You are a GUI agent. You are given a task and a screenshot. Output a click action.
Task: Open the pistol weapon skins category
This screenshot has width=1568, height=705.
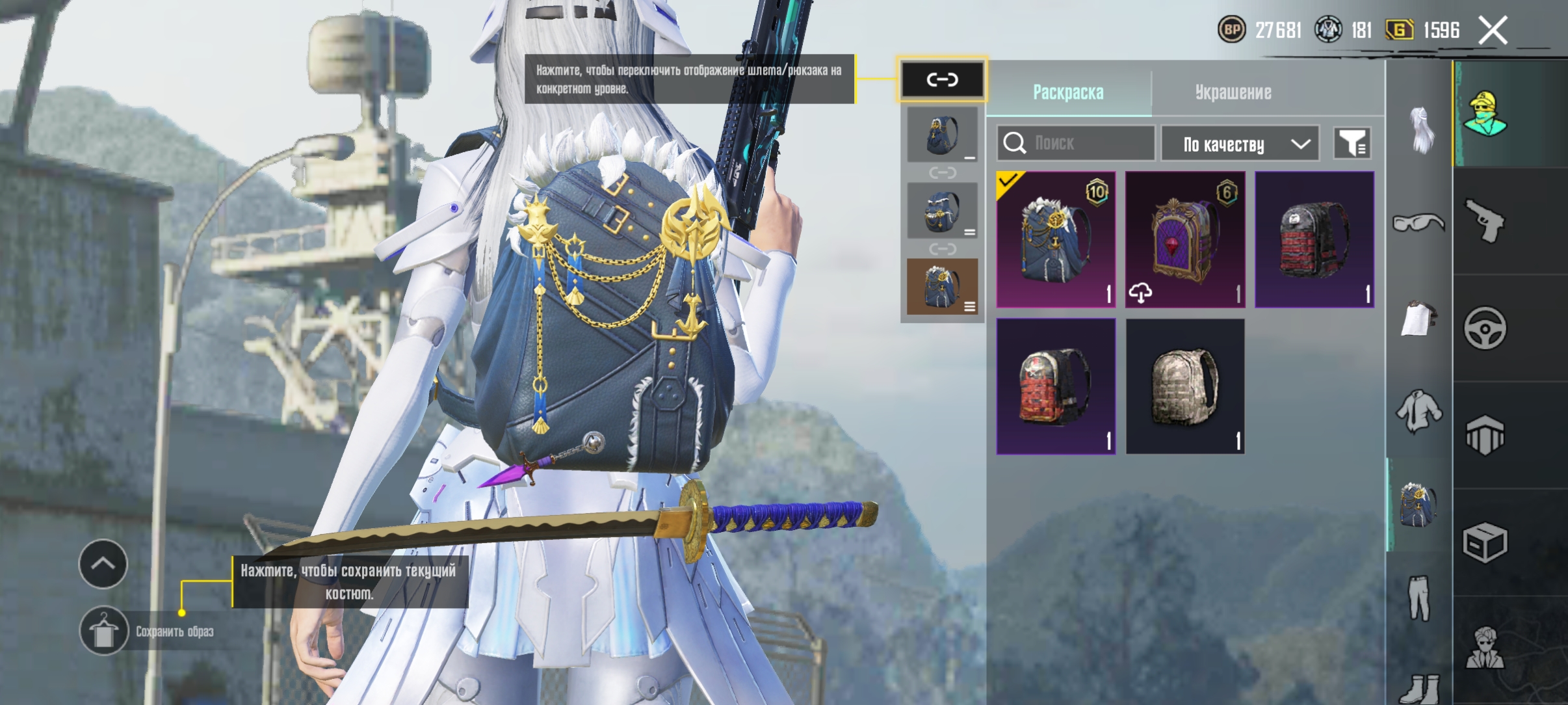pyautogui.click(x=1485, y=221)
